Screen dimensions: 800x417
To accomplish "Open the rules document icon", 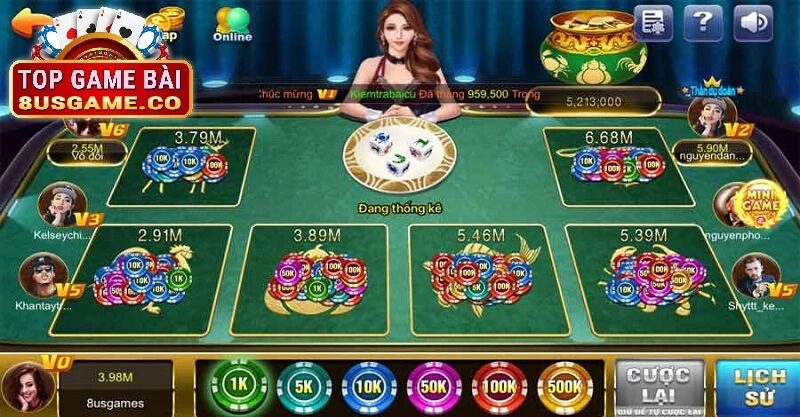I will tap(653, 22).
